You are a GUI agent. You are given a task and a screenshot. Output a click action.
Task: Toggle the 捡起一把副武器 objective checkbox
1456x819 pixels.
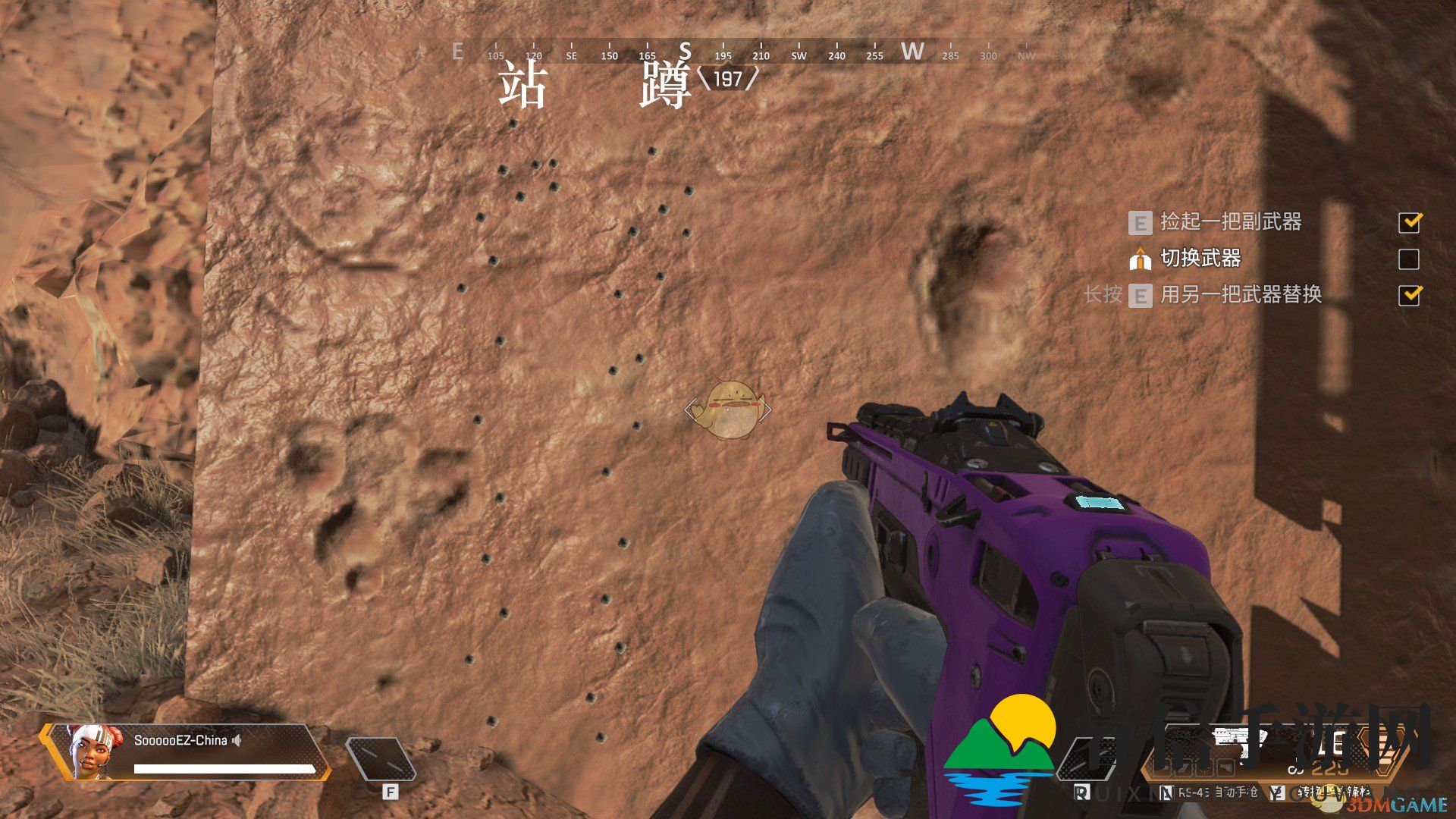(x=1409, y=222)
